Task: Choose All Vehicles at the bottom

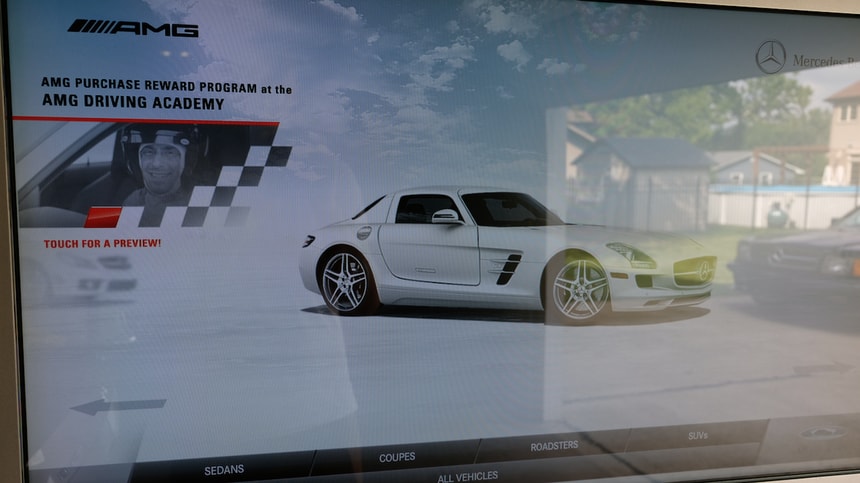Action: pos(467,476)
